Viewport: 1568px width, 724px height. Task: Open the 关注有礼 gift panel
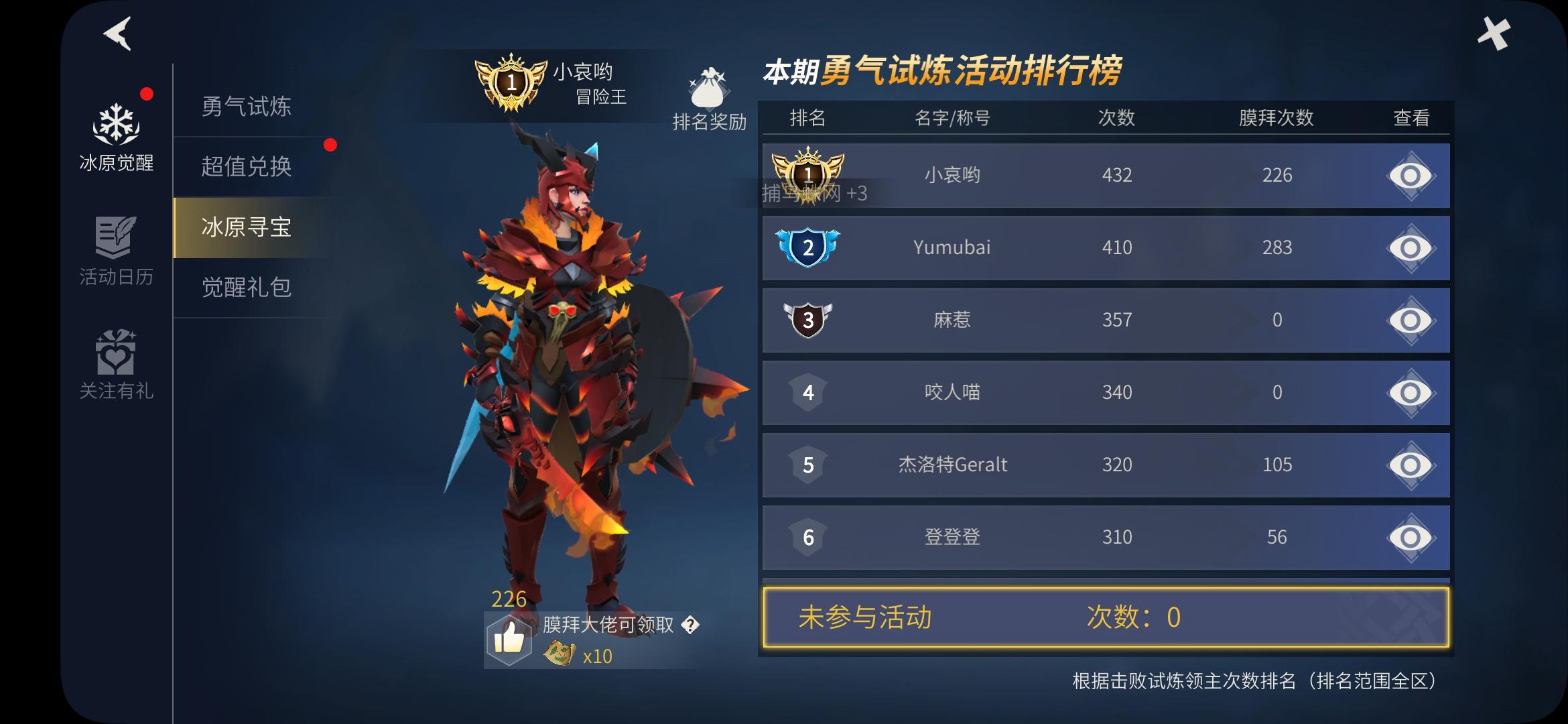tap(116, 365)
